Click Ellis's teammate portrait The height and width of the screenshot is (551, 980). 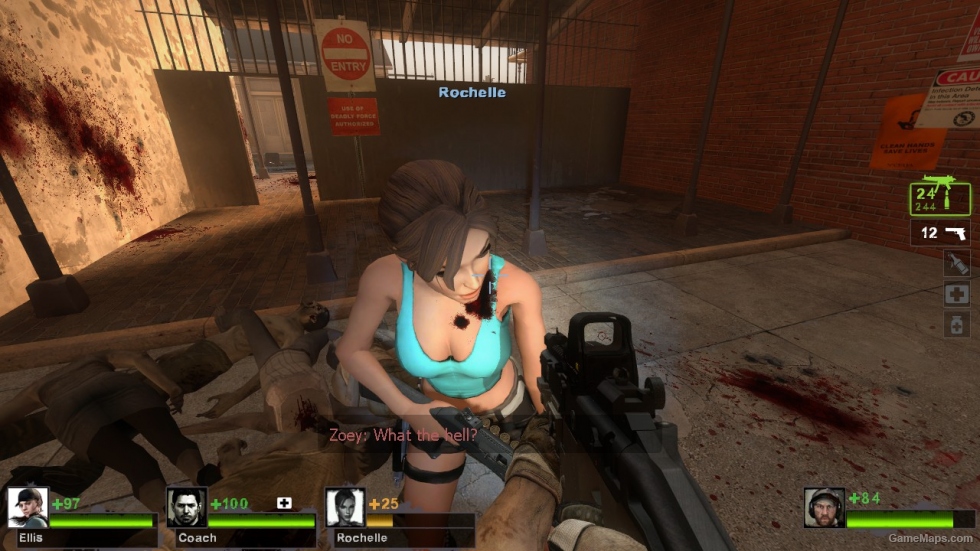27,507
